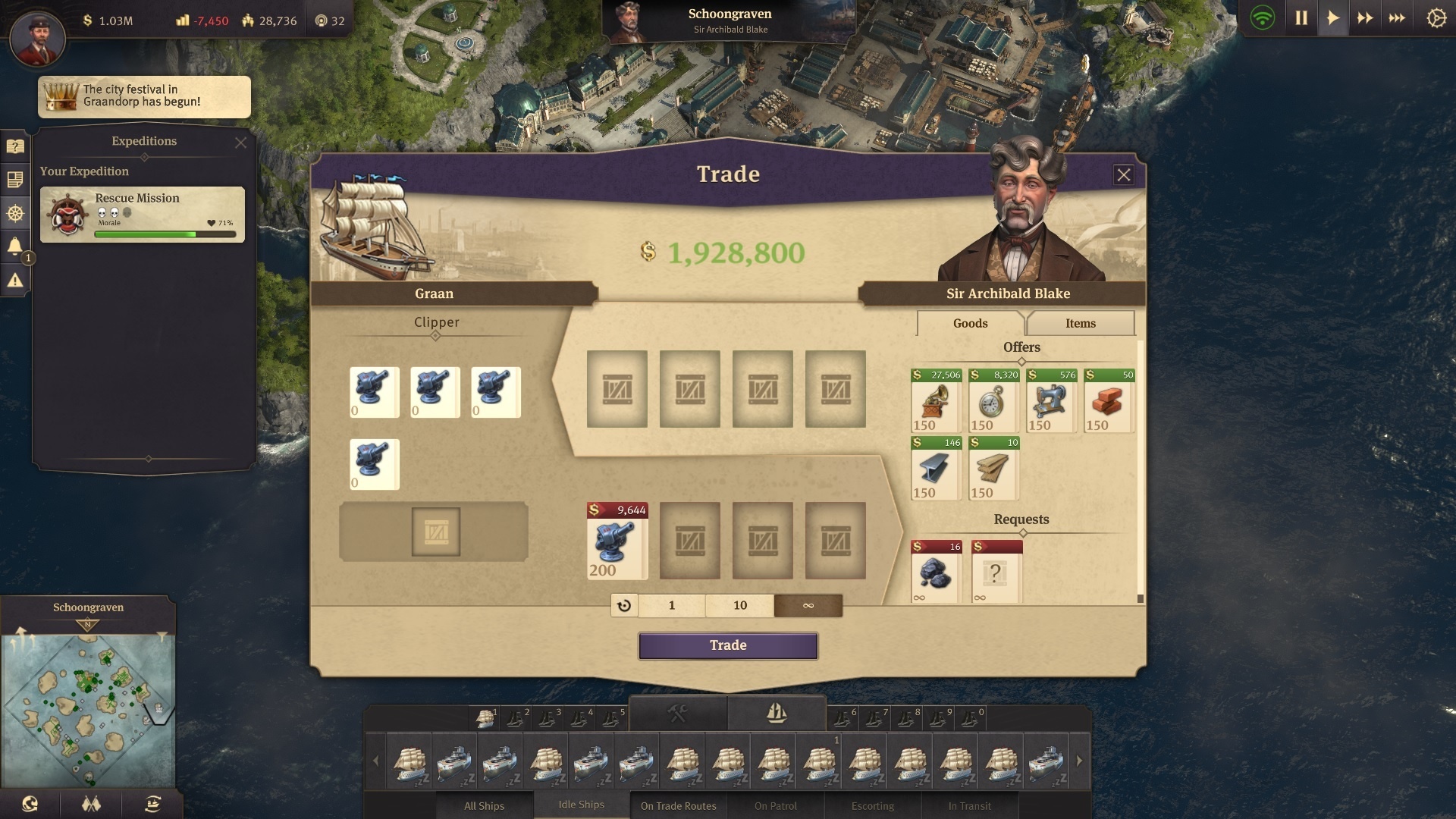1456x819 pixels.
Task: Show the Idle Ships filter
Action: (x=581, y=805)
